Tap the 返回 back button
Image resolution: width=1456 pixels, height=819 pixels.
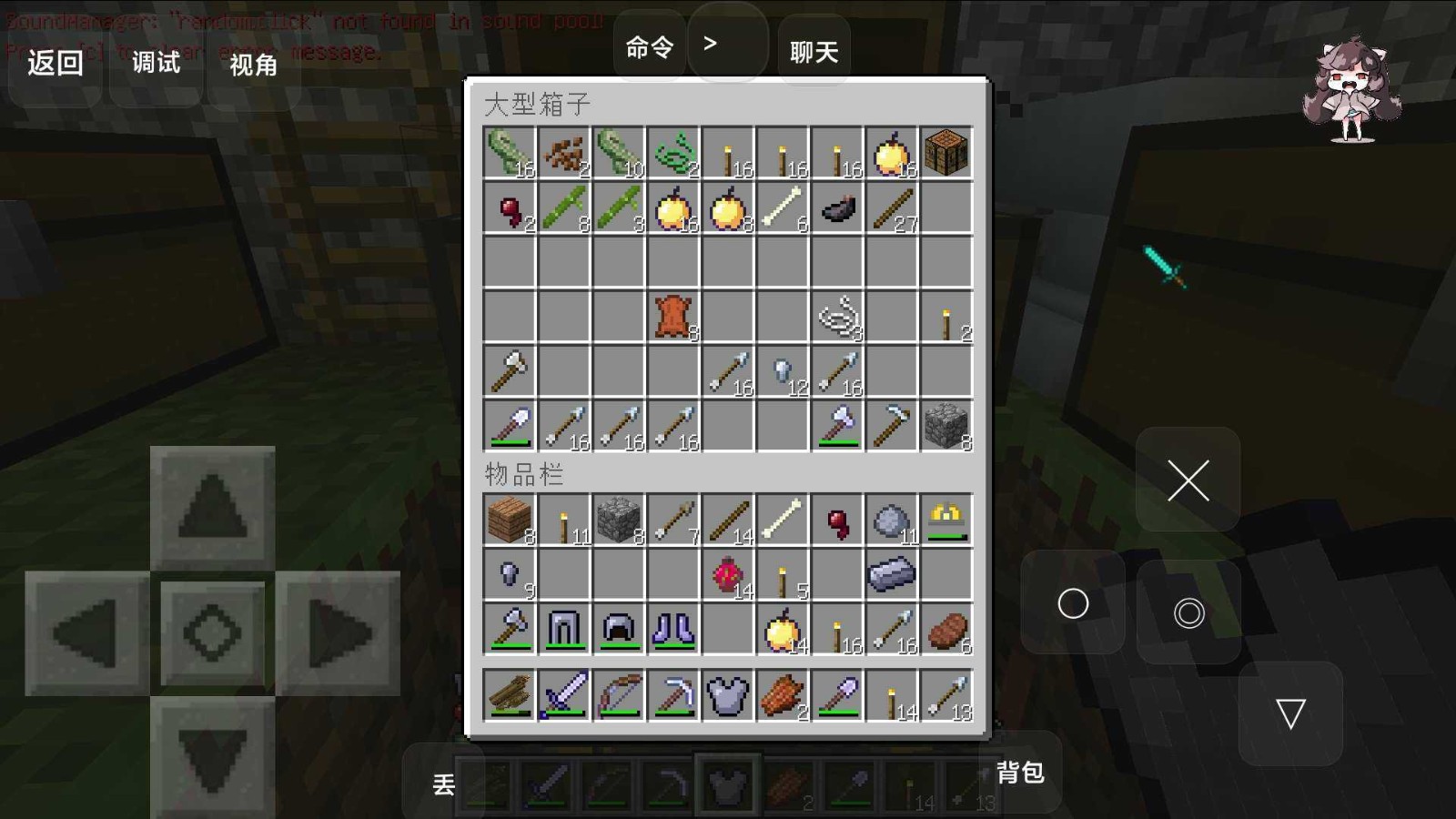pyautogui.click(x=55, y=63)
